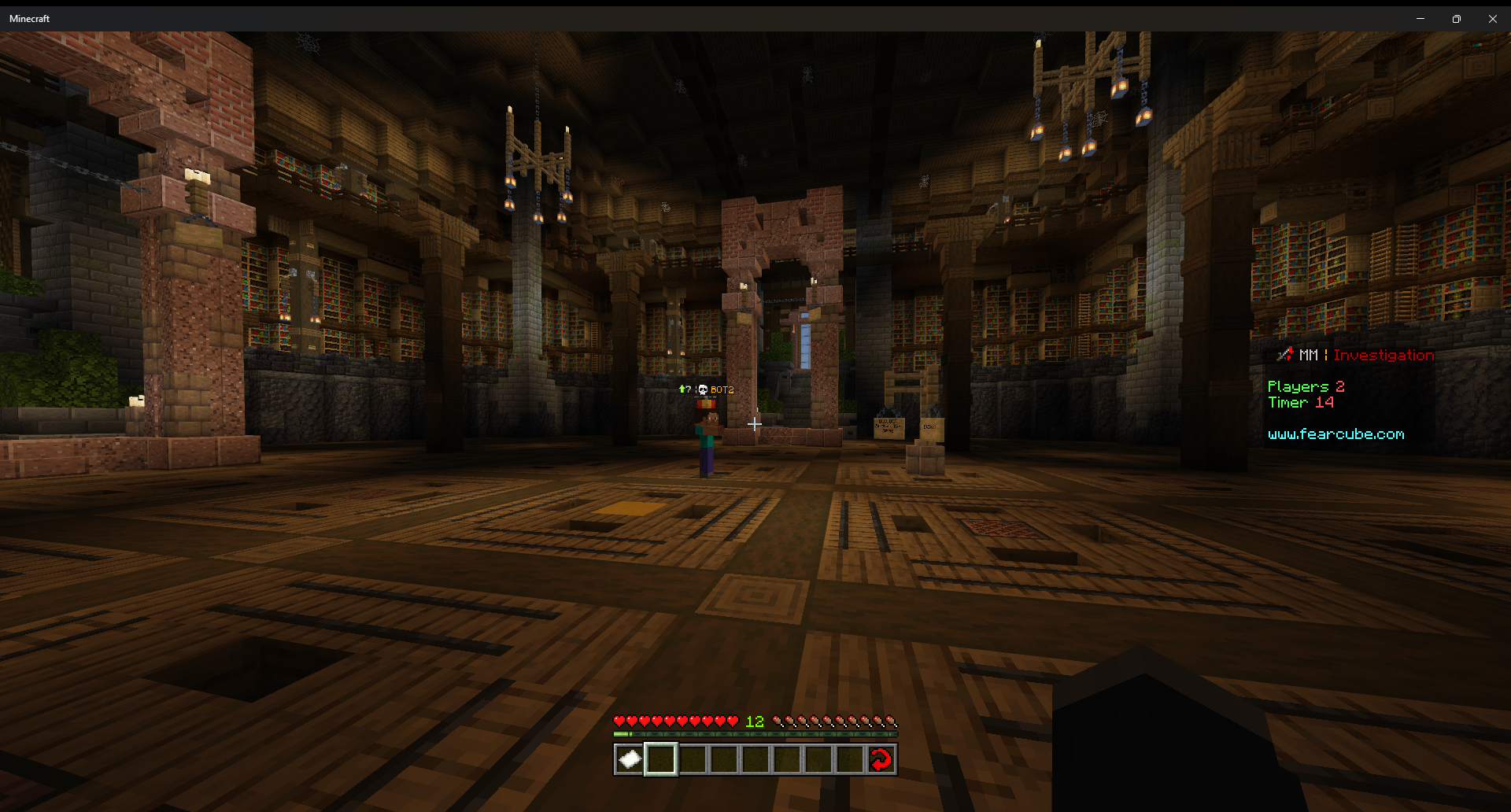The width and height of the screenshot is (1511, 812).
Task: Click the BOT2 nametag
Action: click(x=722, y=389)
